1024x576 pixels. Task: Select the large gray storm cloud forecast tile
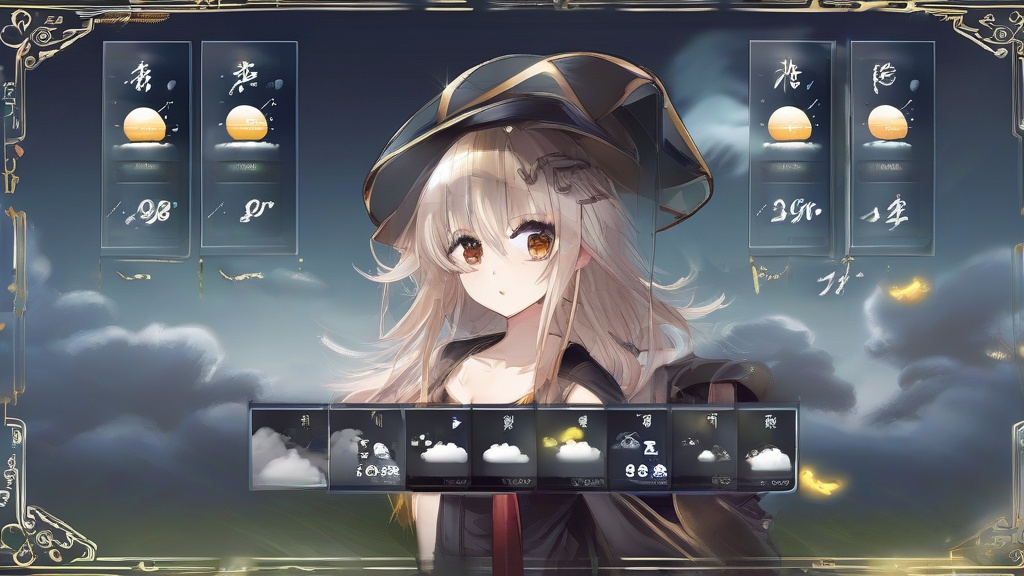pos(288,447)
